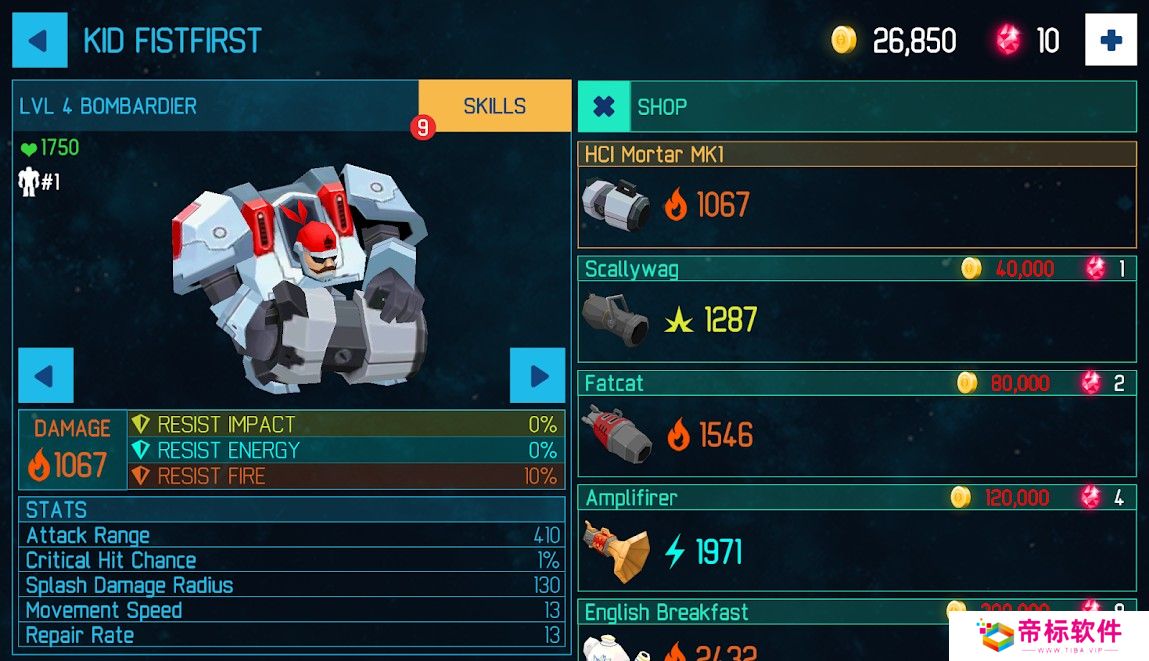Viewport: 1149px width, 661px height.
Task: Add currency with the plus button
Action: click(x=1110, y=41)
